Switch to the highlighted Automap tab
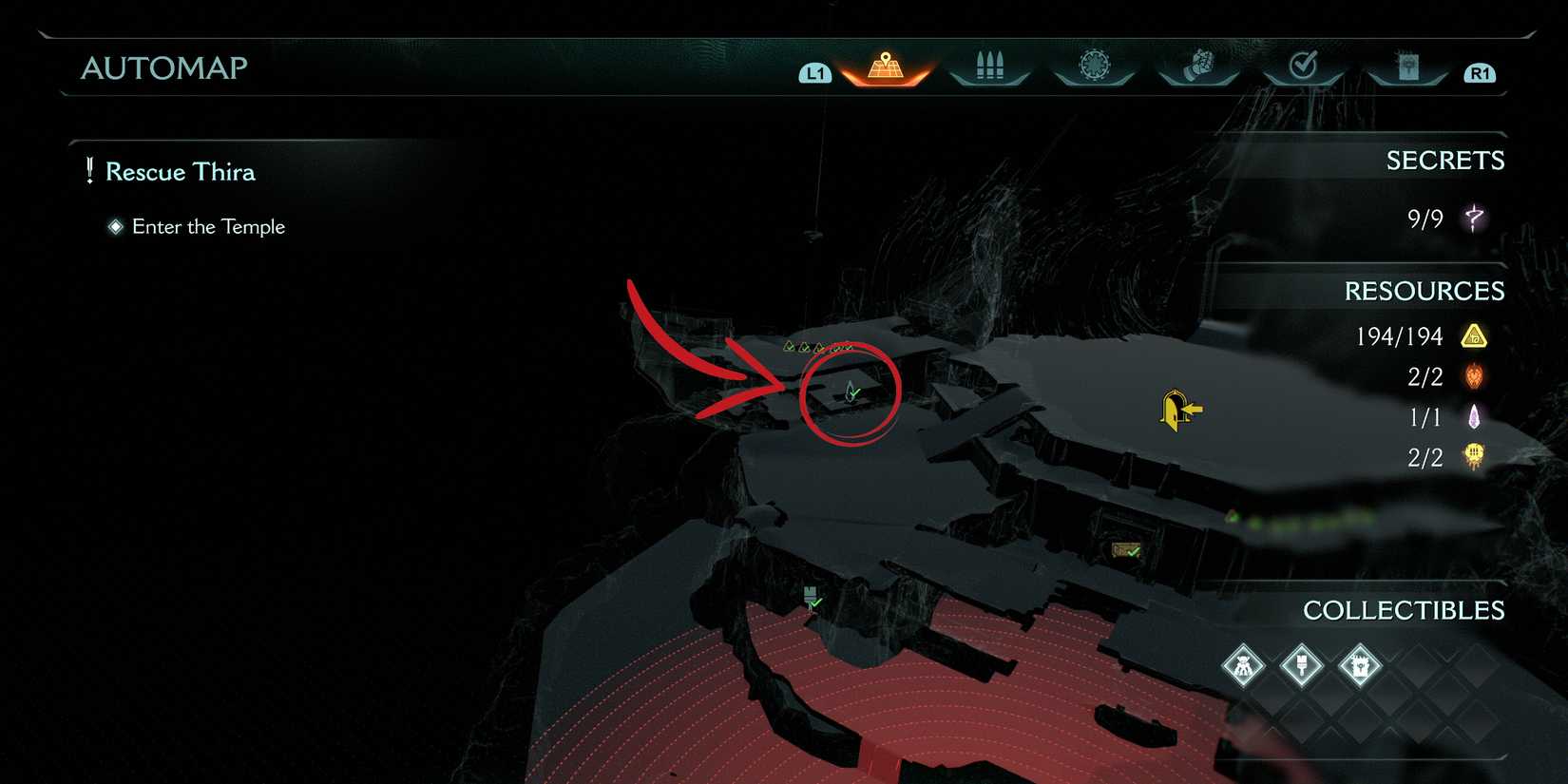Screen dimensions: 1568x784 pyautogui.click(x=884, y=65)
